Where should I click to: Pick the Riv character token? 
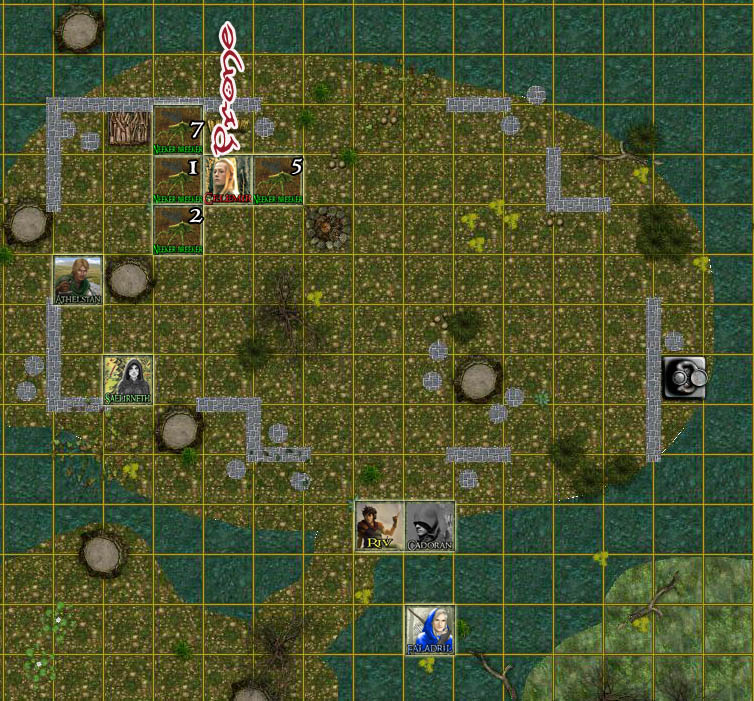tap(380, 526)
